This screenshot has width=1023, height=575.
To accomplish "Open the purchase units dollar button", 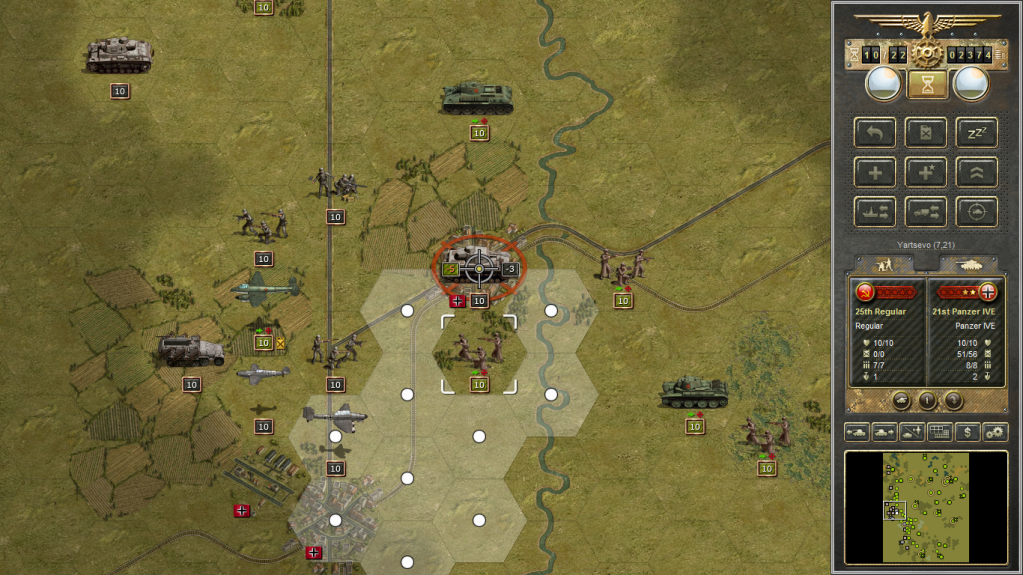I will [967, 432].
